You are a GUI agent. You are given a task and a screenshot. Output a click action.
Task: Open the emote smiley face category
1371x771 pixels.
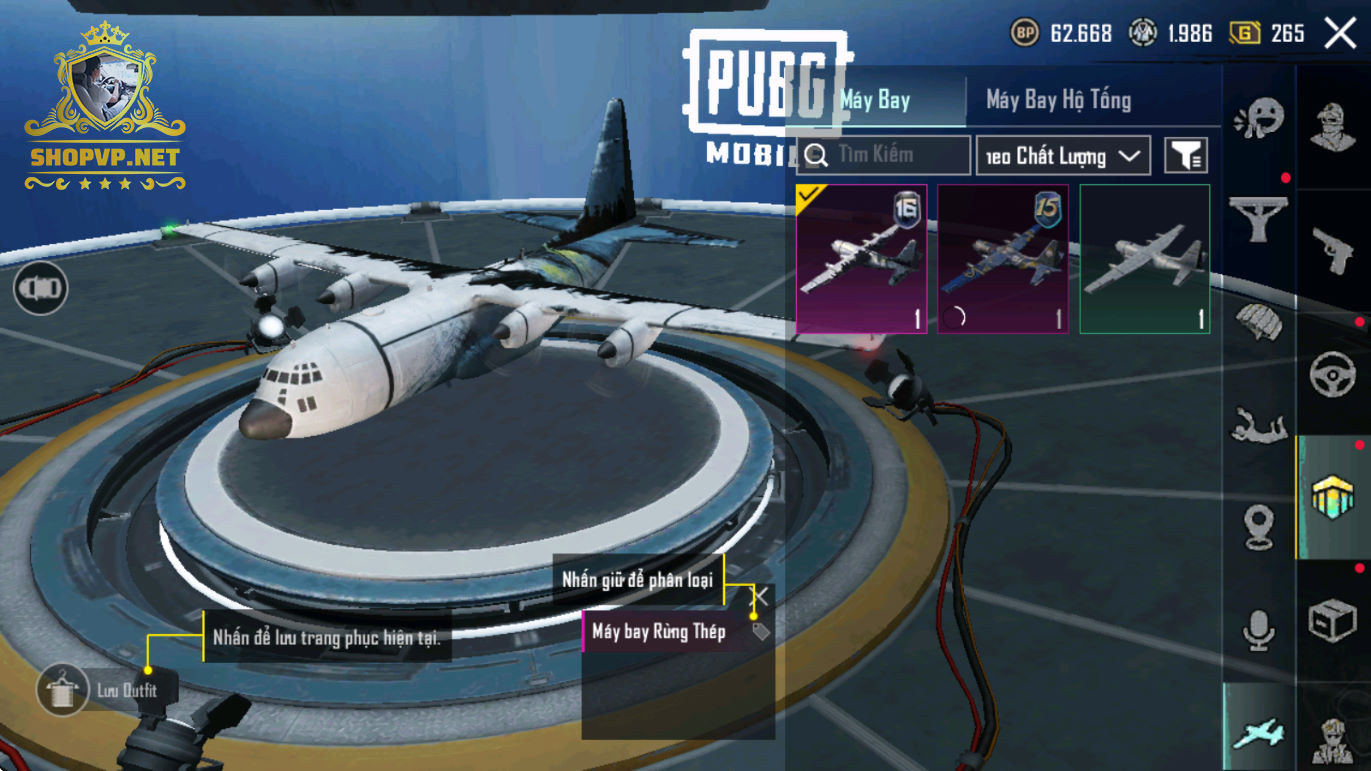[x=1259, y=118]
